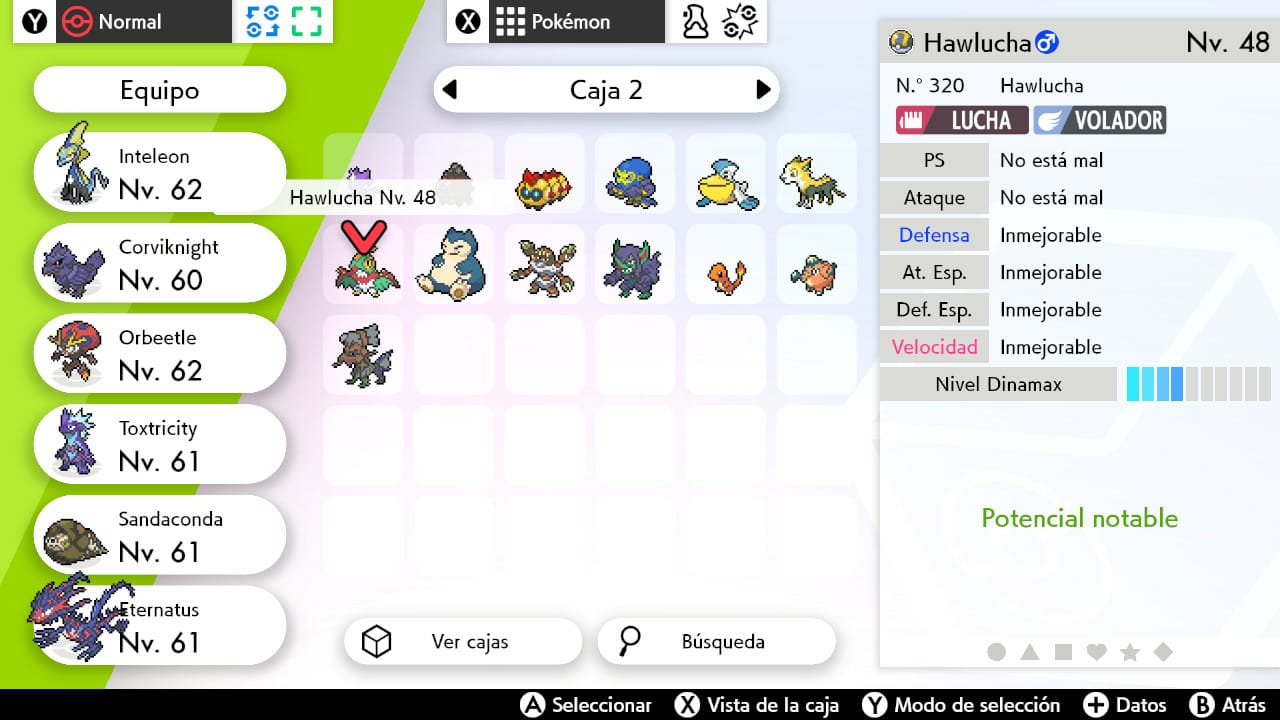Click the Poké Ball beside Hawlucha's name

click(901, 43)
